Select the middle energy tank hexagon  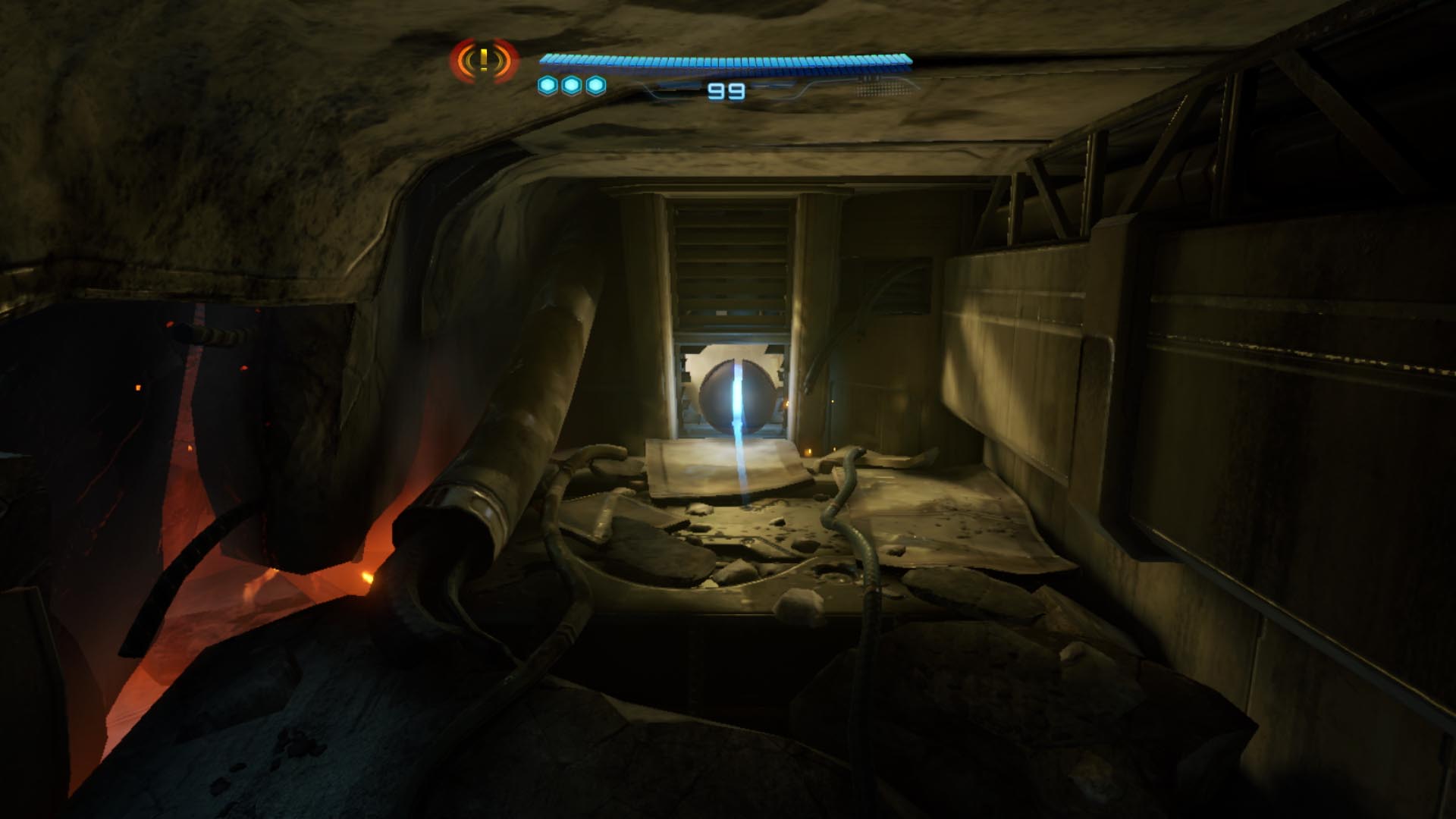point(573,86)
